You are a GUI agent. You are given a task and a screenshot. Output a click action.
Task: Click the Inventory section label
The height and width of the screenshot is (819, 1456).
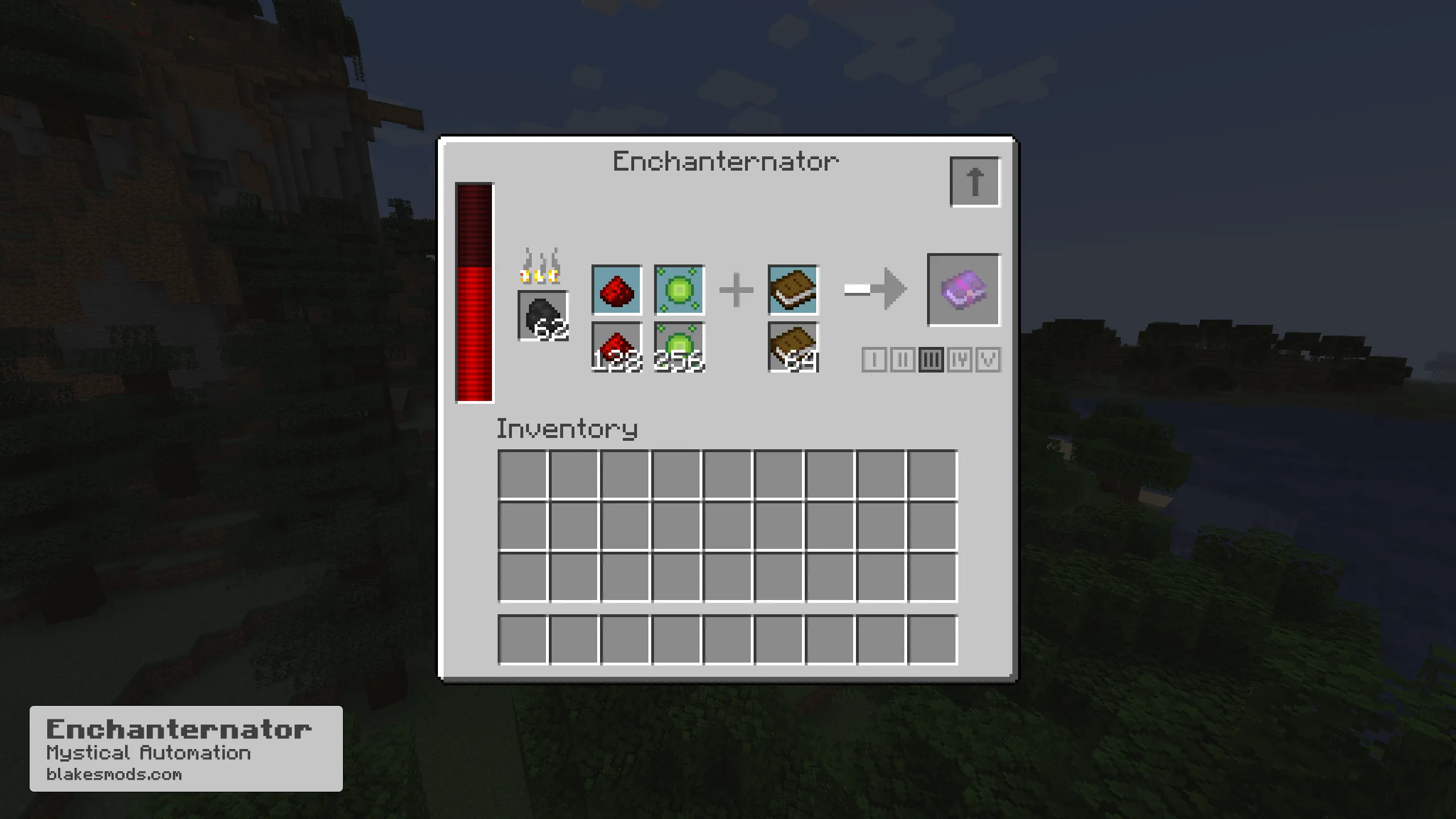pos(567,430)
